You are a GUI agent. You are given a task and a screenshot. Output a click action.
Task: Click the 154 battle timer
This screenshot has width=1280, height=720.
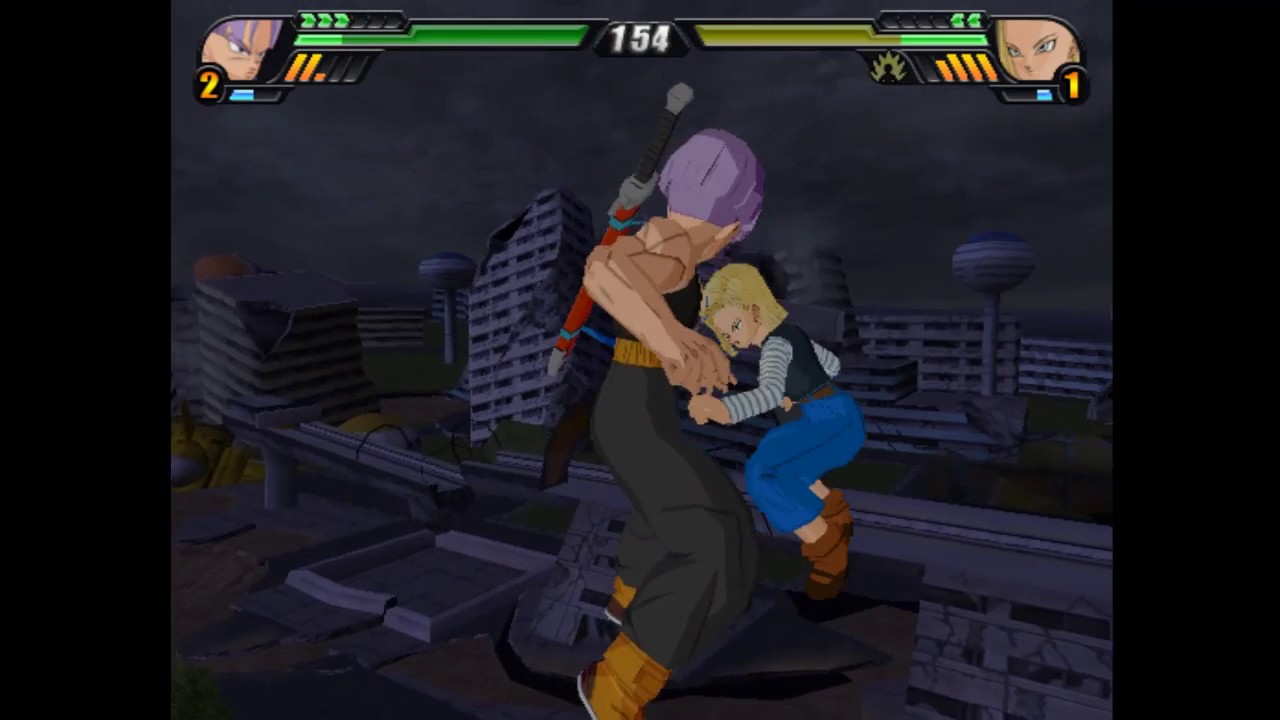tap(640, 40)
